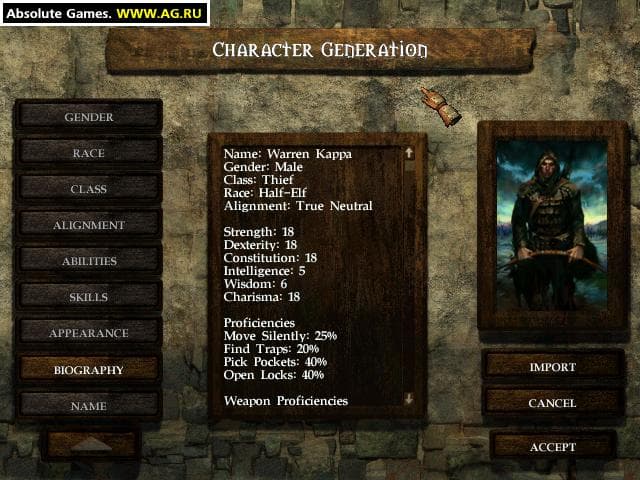Select the Class option
Screen dimensions: 640x480
coord(89,189)
